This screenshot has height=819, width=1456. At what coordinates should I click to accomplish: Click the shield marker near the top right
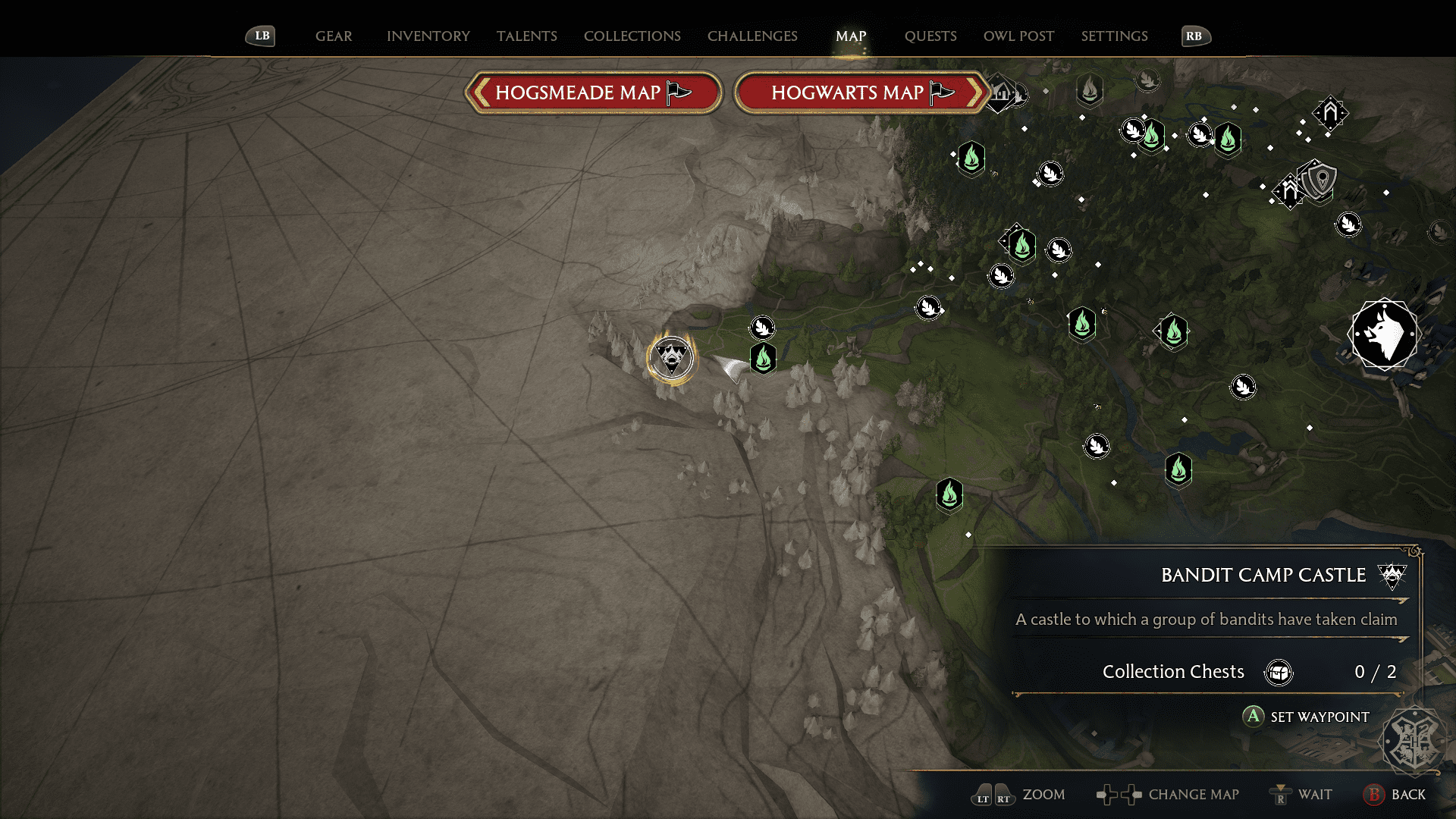(x=1319, y=181)
